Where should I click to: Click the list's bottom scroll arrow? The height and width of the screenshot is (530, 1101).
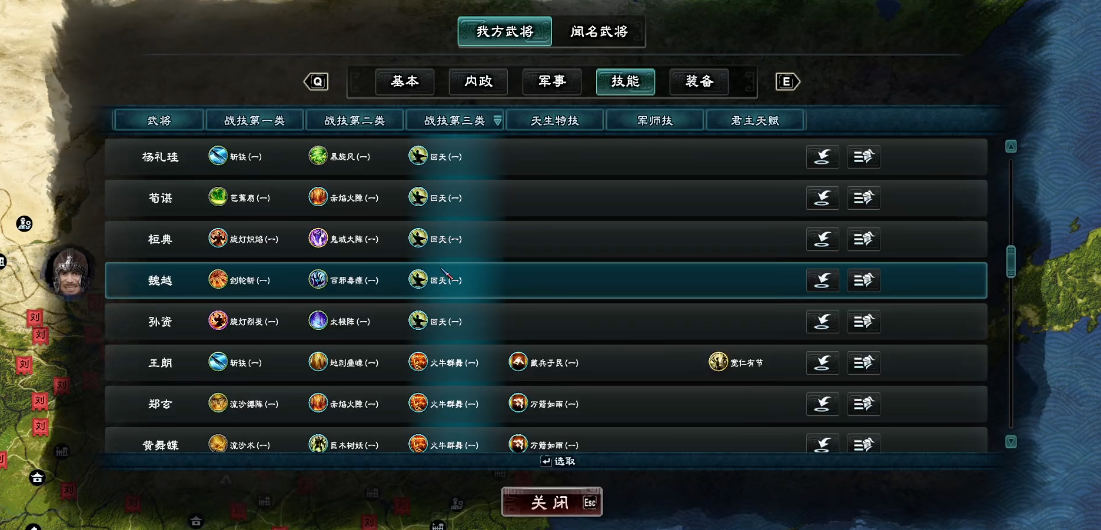point(1010,441)
